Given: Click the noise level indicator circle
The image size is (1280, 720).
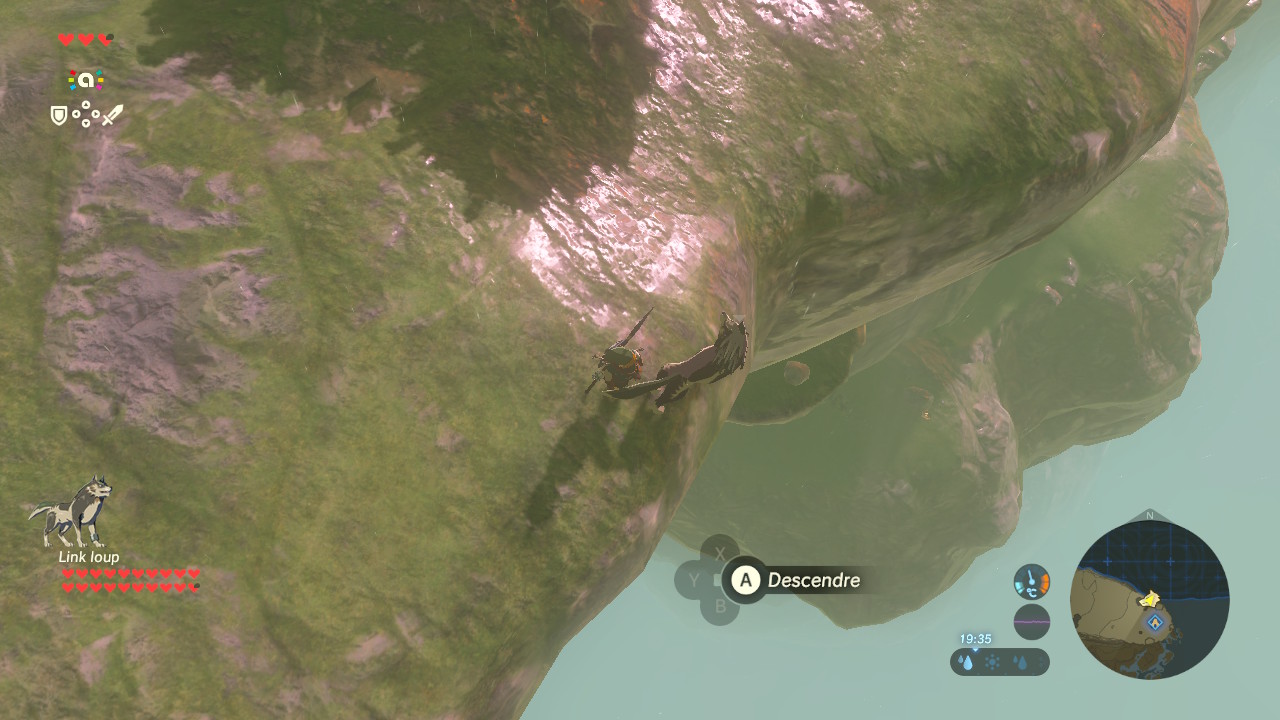Looking at the screenshot, I should point(1031,622).
